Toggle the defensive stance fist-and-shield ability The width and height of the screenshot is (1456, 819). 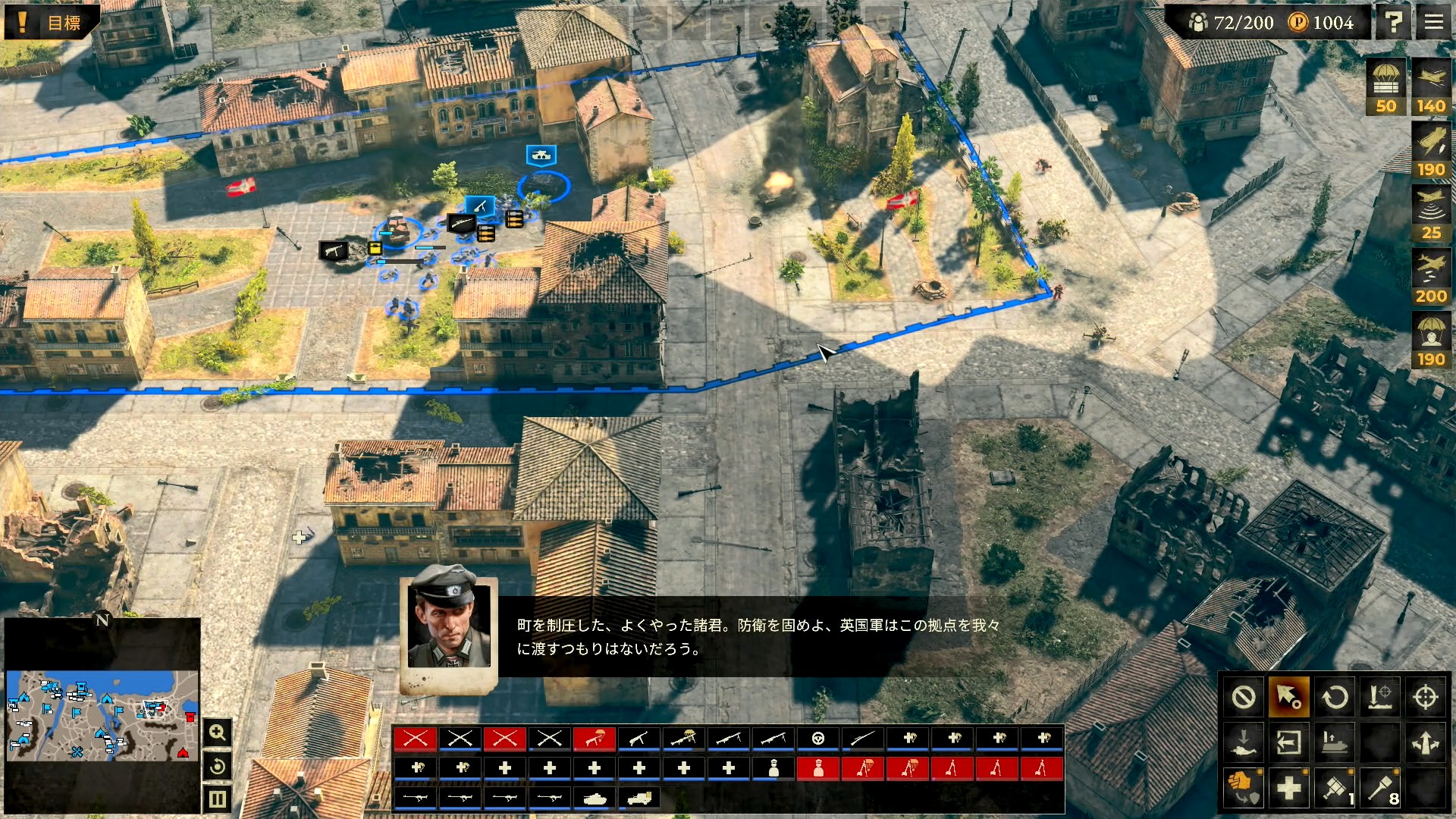(1244, 788)
